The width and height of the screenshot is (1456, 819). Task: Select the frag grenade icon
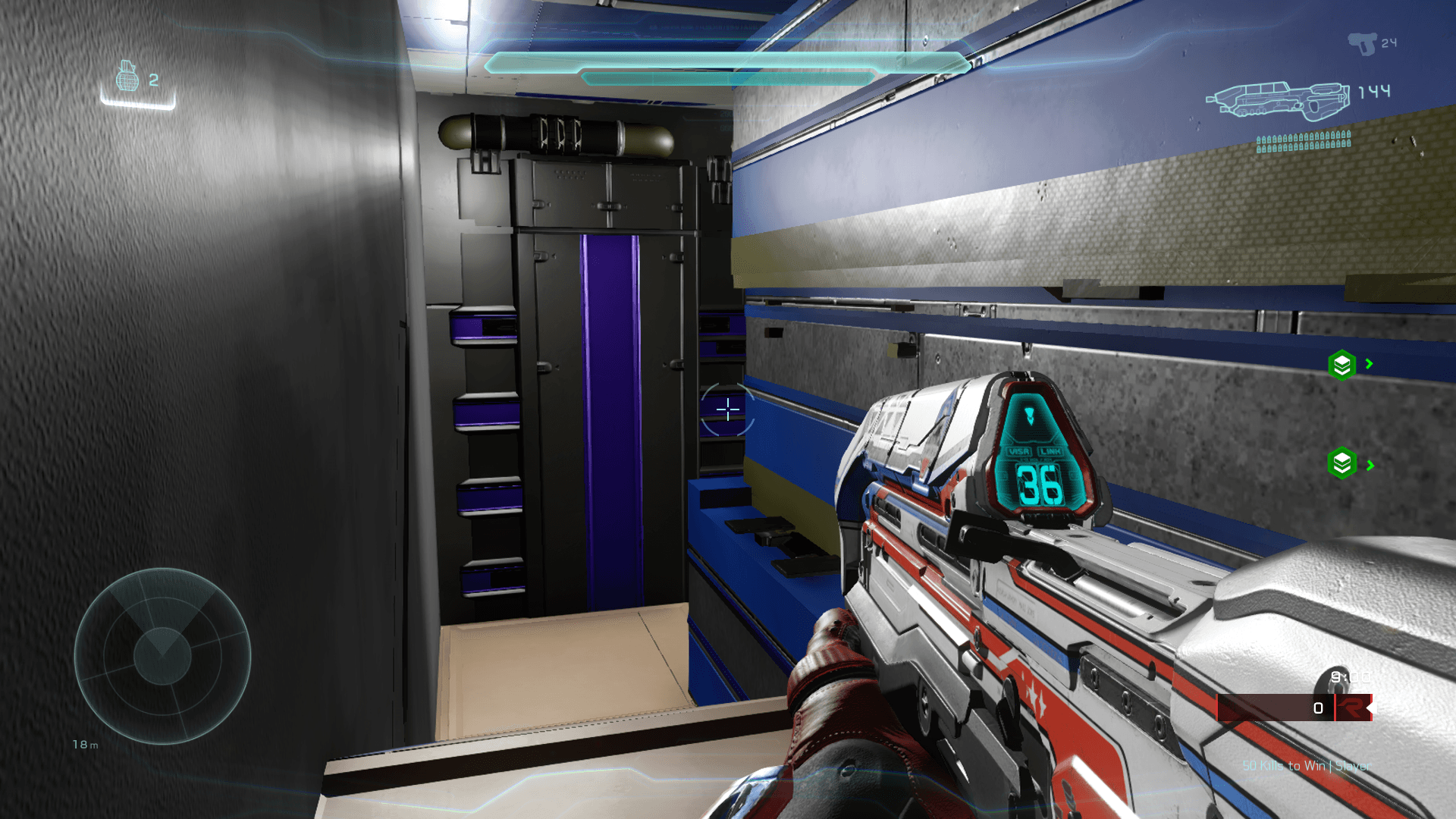[x=127, y=77]
